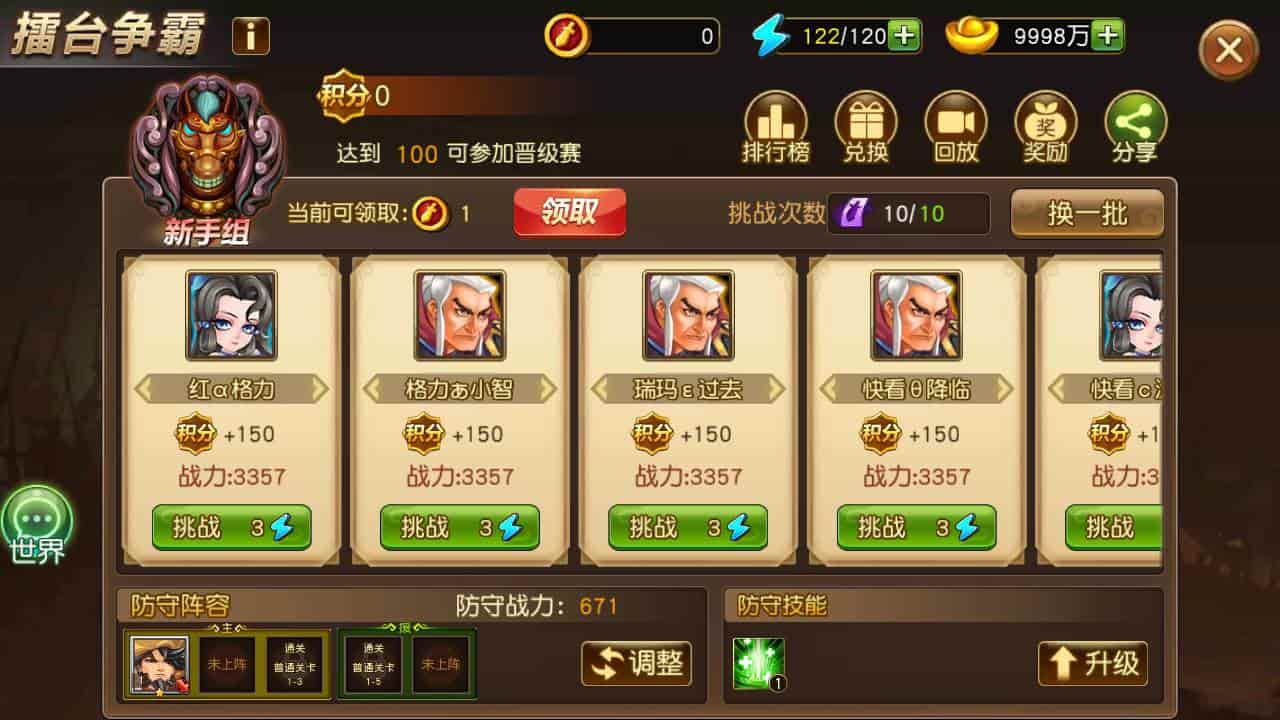1280x720 pixels.
Task: Open the 回放 battle replay feature
Action: click(955, 125)
